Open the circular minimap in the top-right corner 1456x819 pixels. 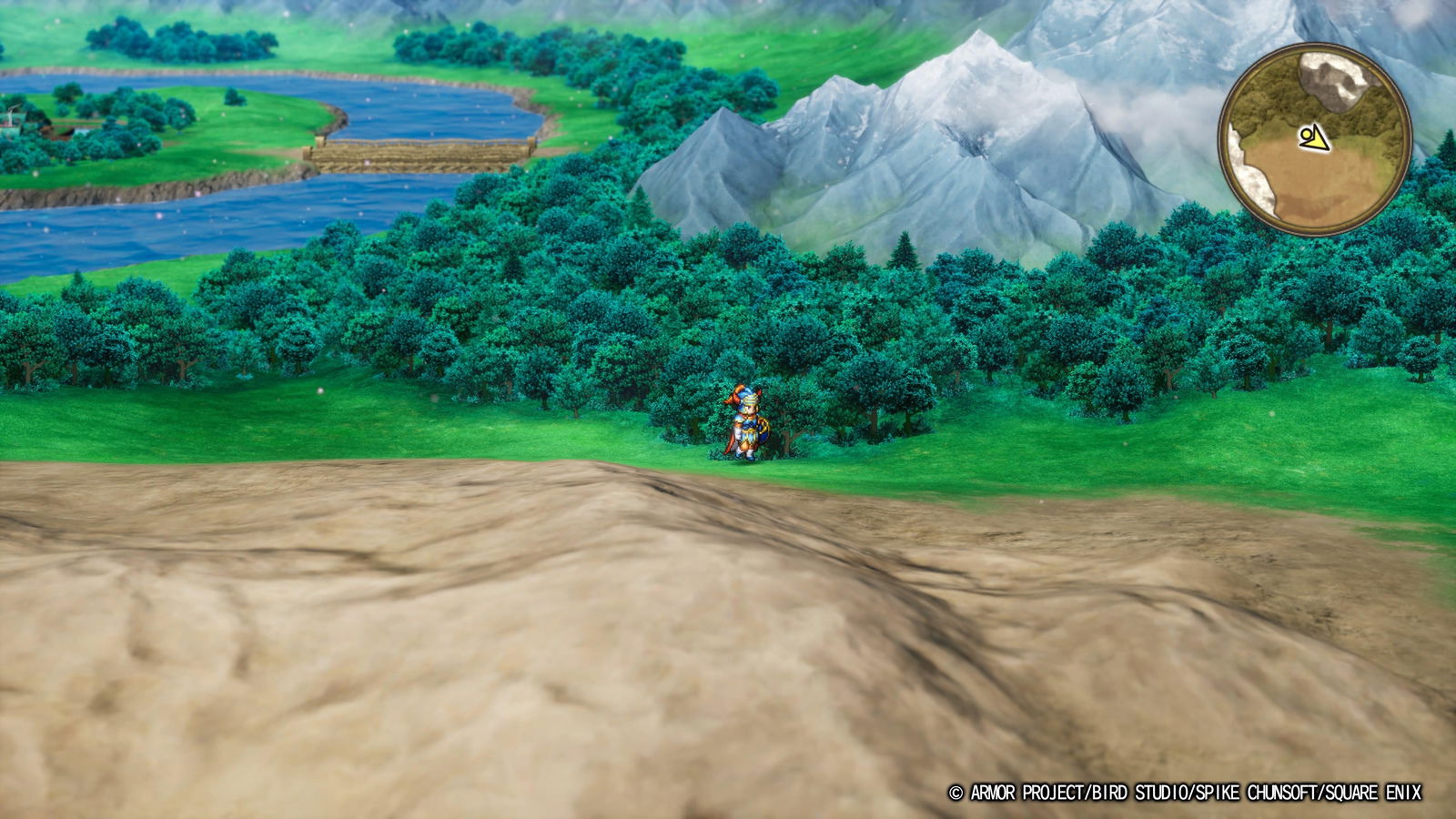click(1314, 136)
